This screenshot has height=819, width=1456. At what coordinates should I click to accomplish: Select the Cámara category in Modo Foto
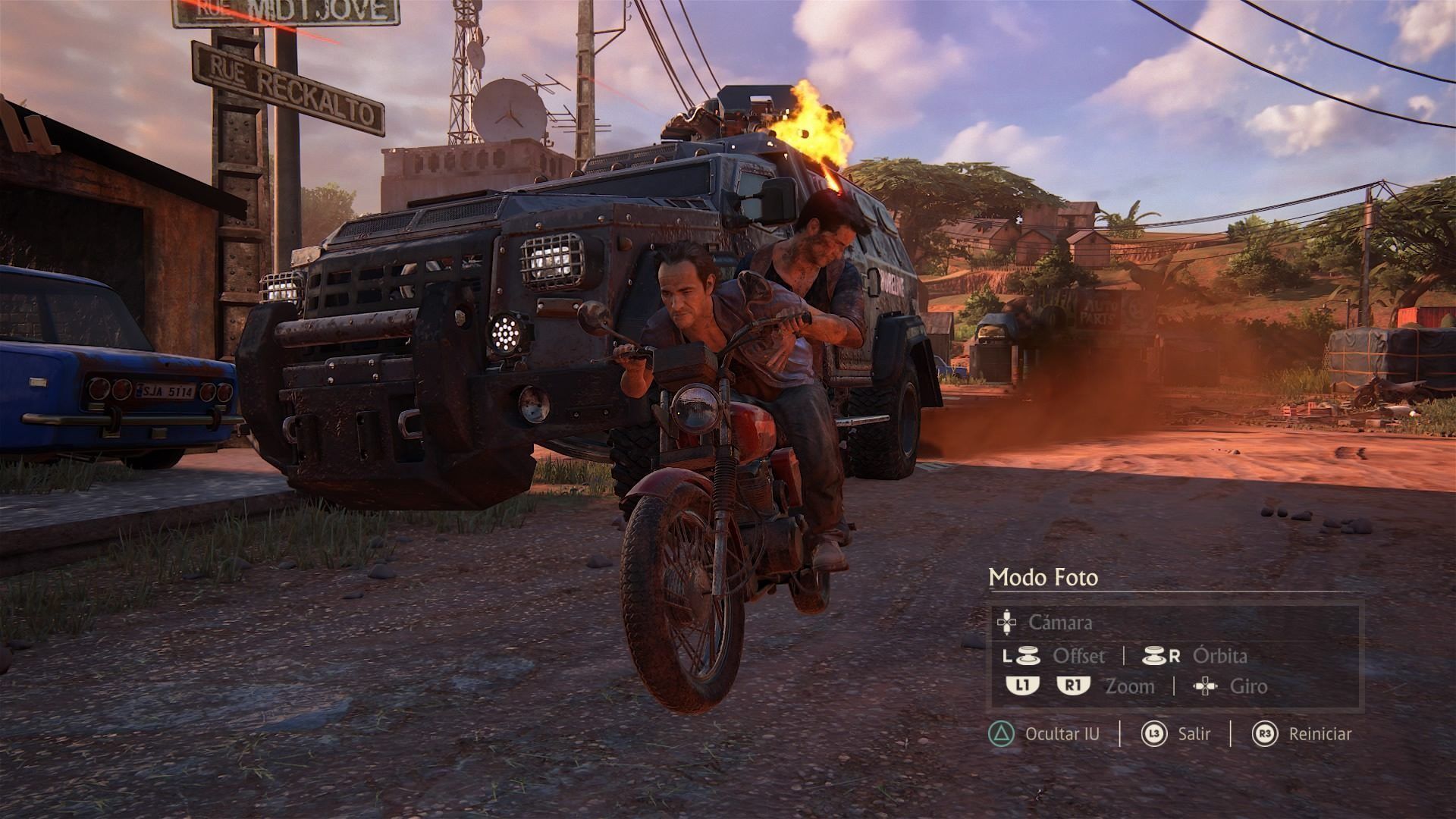1059,623
